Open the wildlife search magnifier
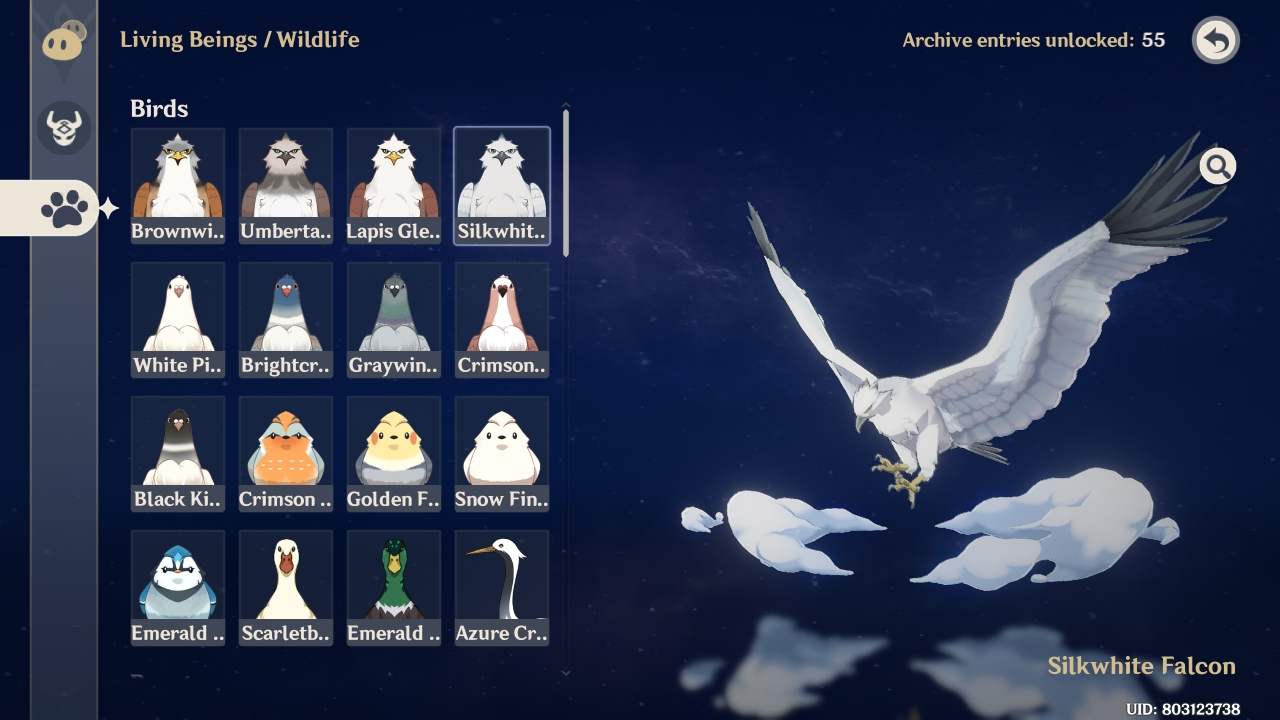This screenshot has width=1280, height=720. (x=1217, y=166)
